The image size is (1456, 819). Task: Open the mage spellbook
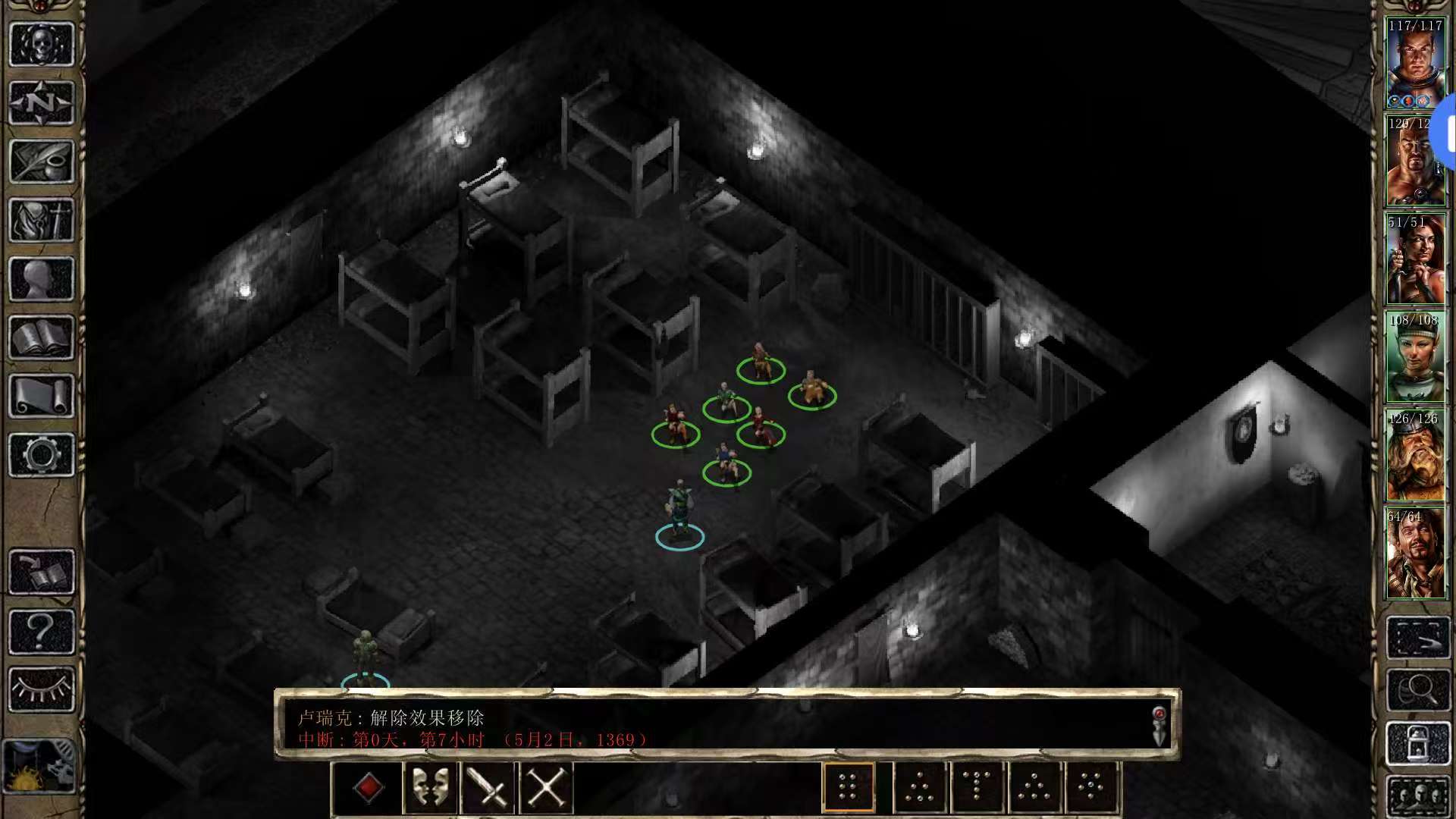[x=42, y=338]
